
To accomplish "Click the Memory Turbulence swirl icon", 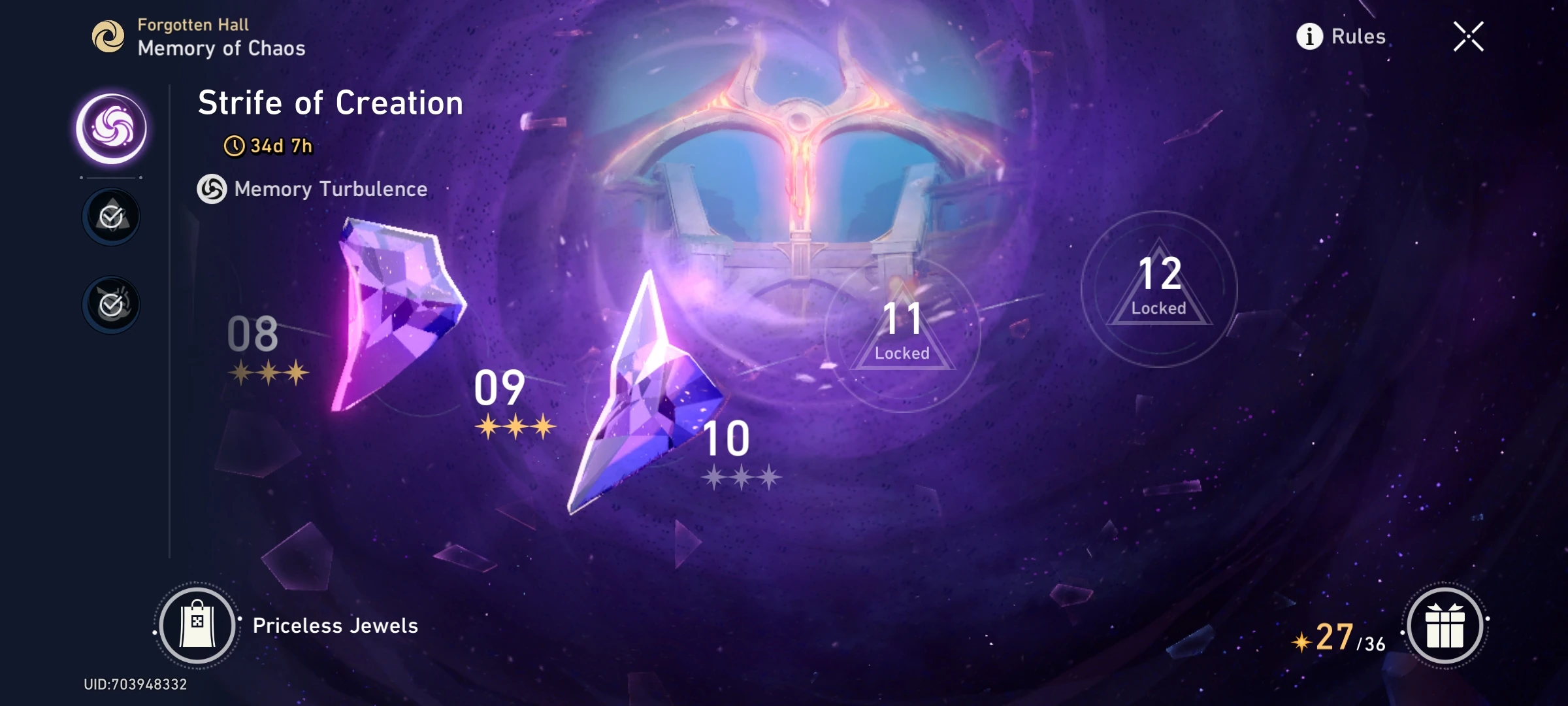I will (x=212, y=189).
